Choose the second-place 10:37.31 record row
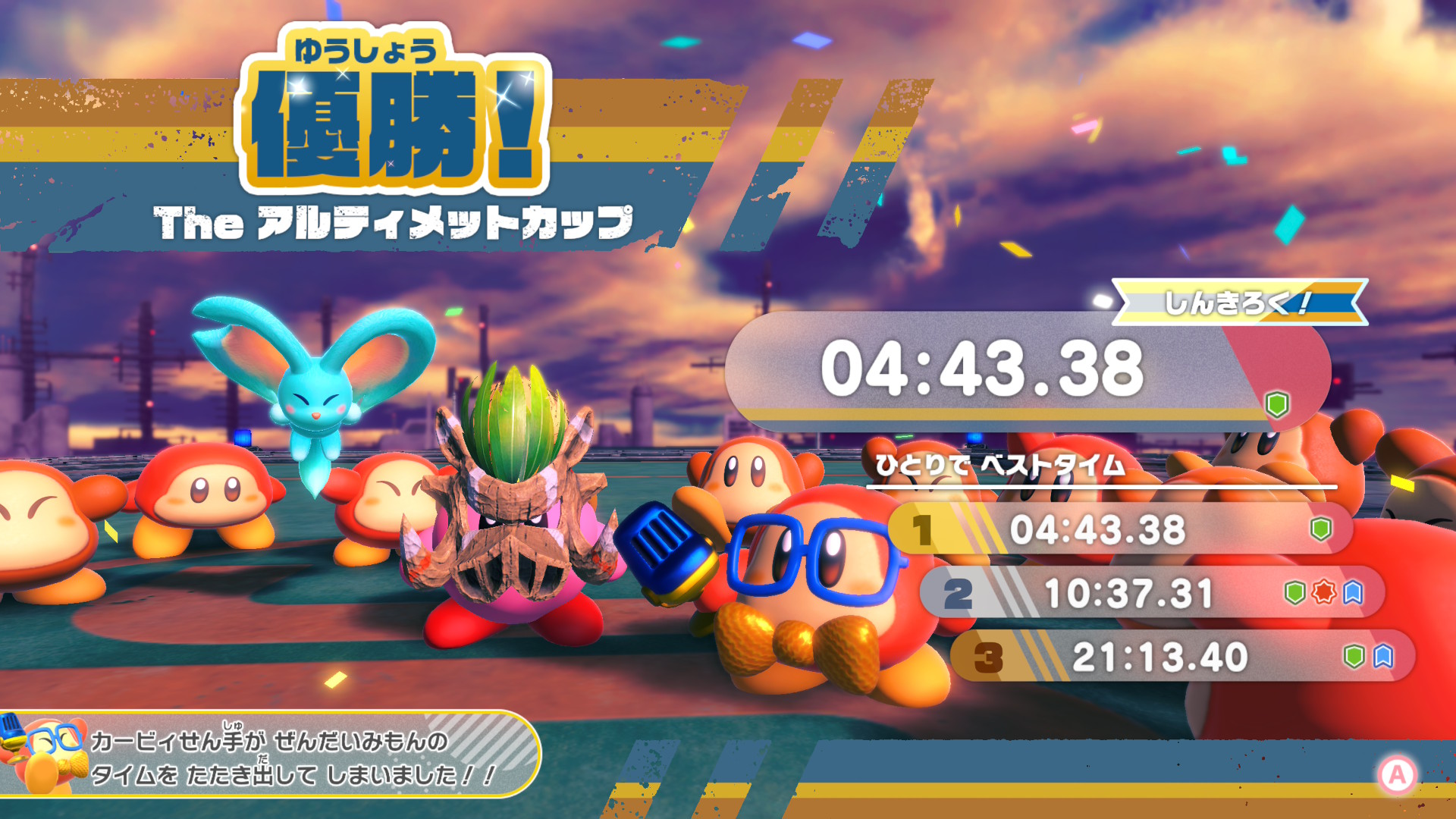The width and height of the screenshot is (1456, 819). pos(1151,593)
